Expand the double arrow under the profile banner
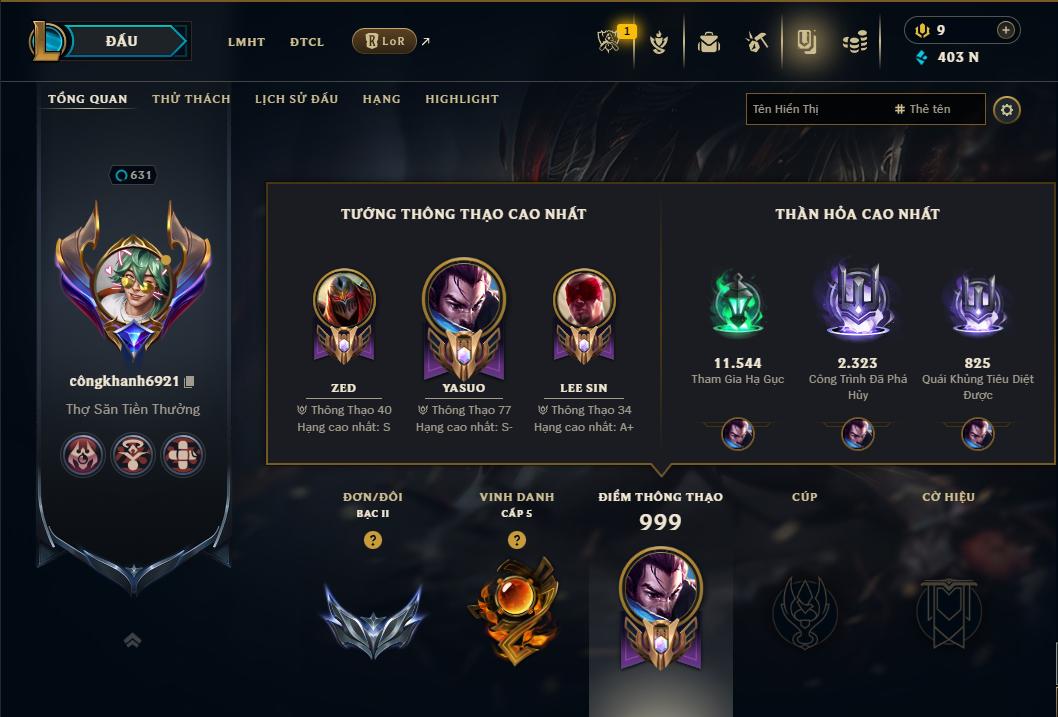 132,641
